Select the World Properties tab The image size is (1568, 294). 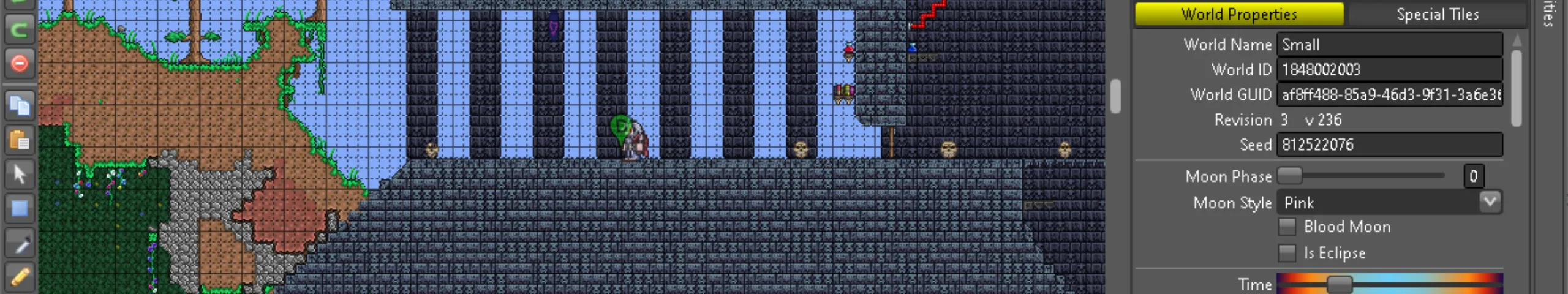(1238, 14)
